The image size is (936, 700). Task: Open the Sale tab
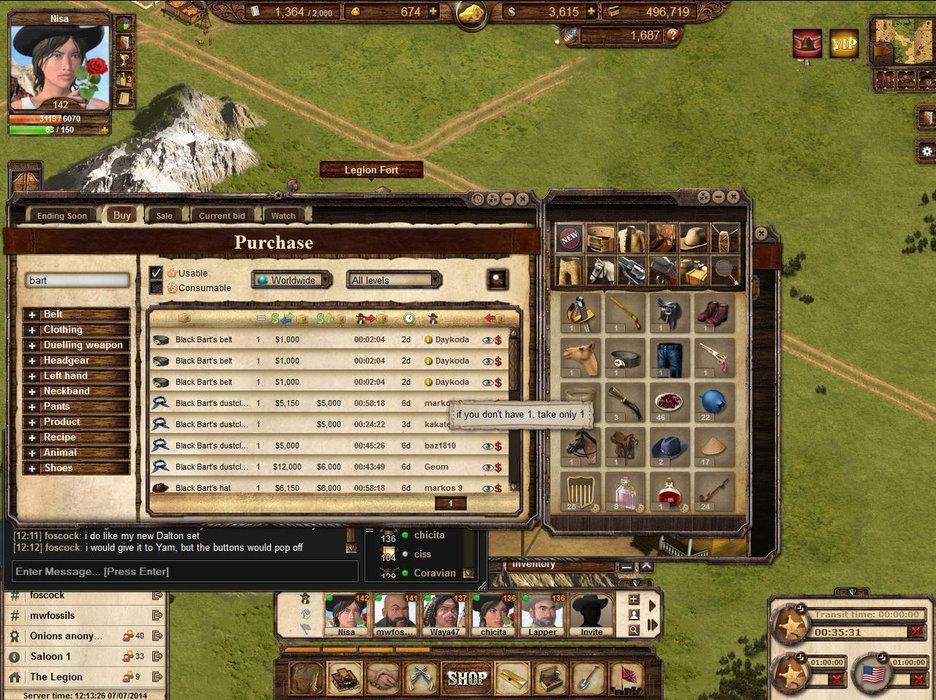click(x=164, y=215)
